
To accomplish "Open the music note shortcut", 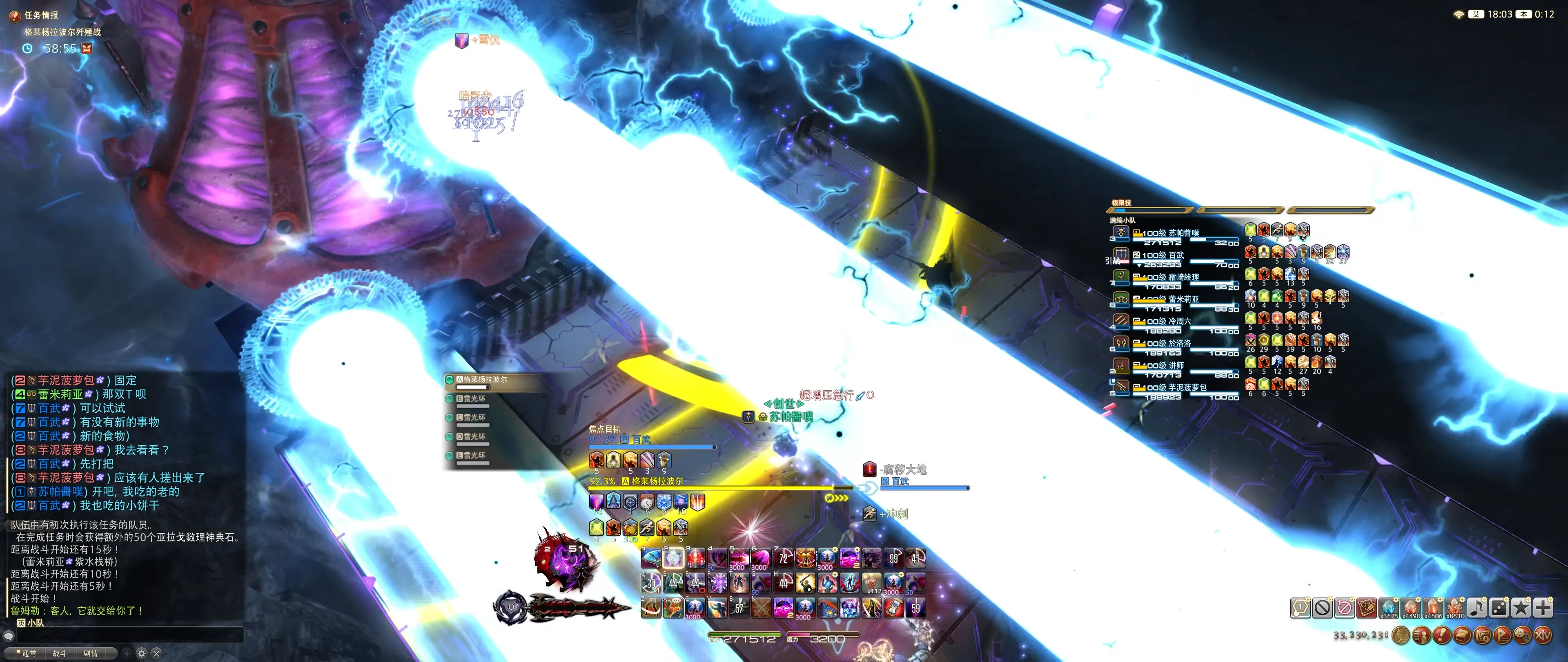I will [1477, 607].
